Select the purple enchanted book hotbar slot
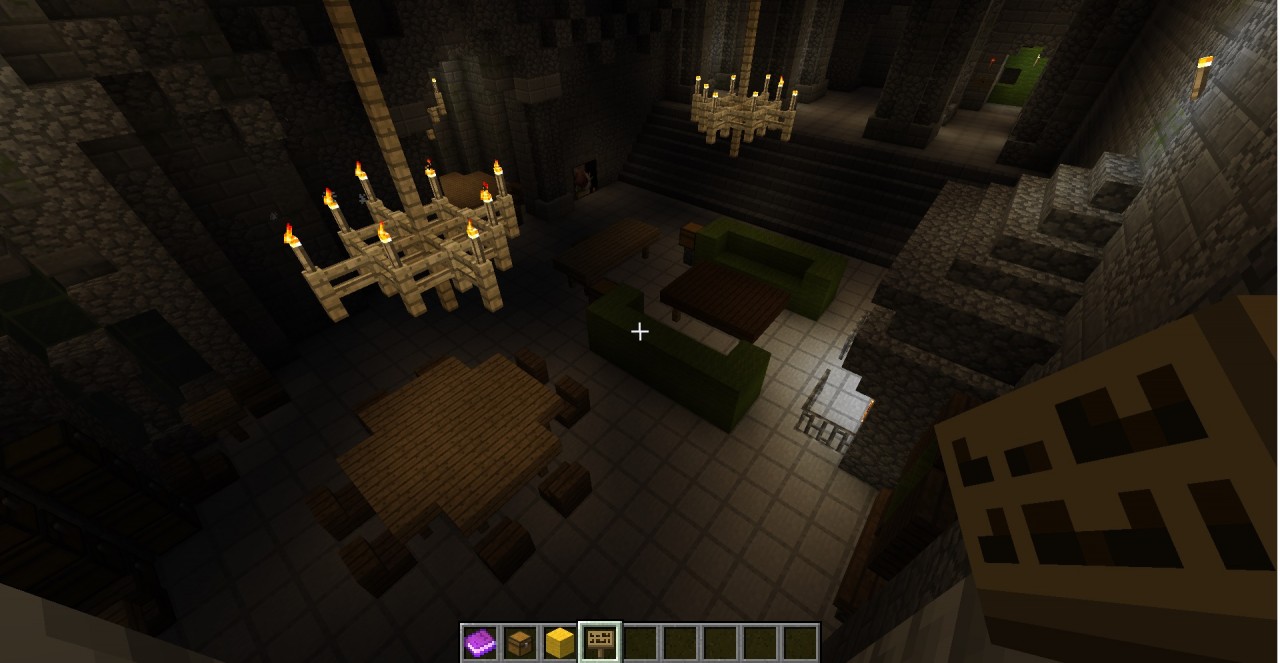This screenshot has height=663, width=1280. pyautogui.click(x=480, y=643)
